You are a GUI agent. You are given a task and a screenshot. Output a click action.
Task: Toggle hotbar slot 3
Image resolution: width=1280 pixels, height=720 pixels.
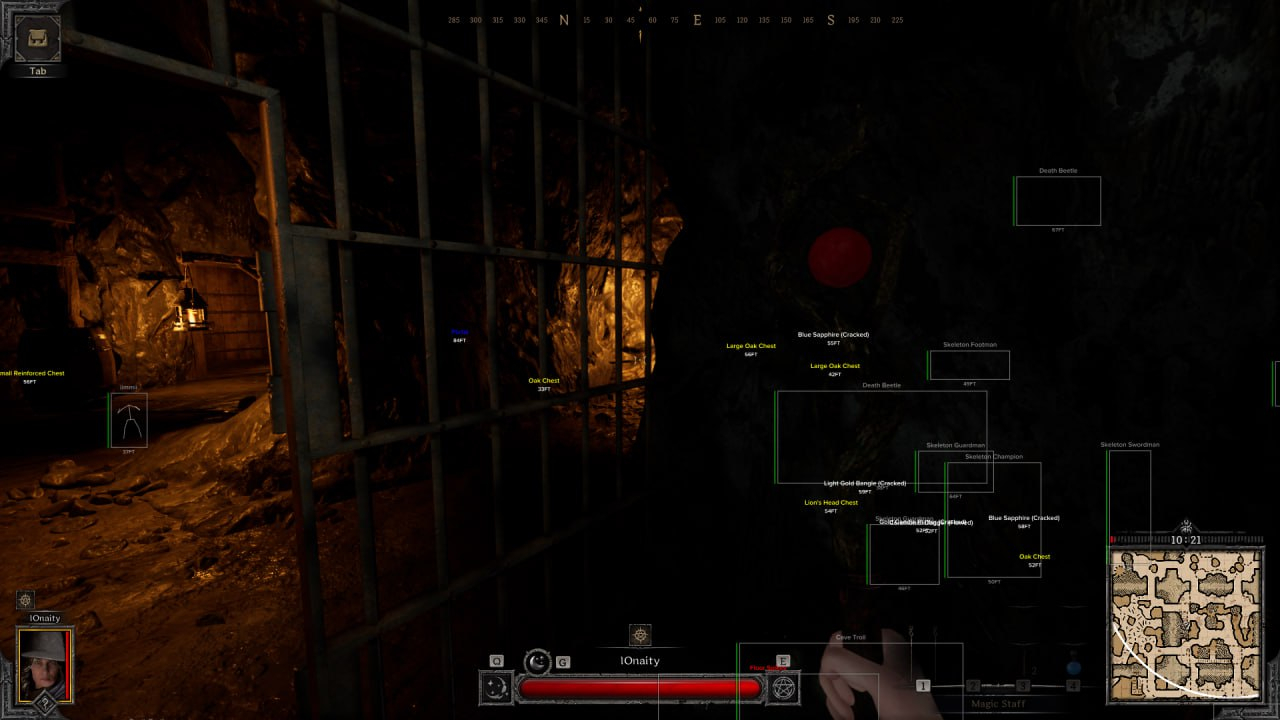(x=1021, y=684)
